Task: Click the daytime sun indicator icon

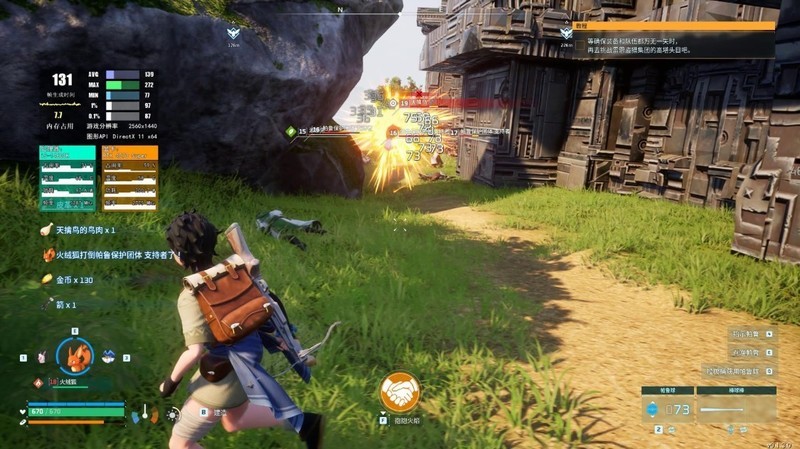Action: 172,413
